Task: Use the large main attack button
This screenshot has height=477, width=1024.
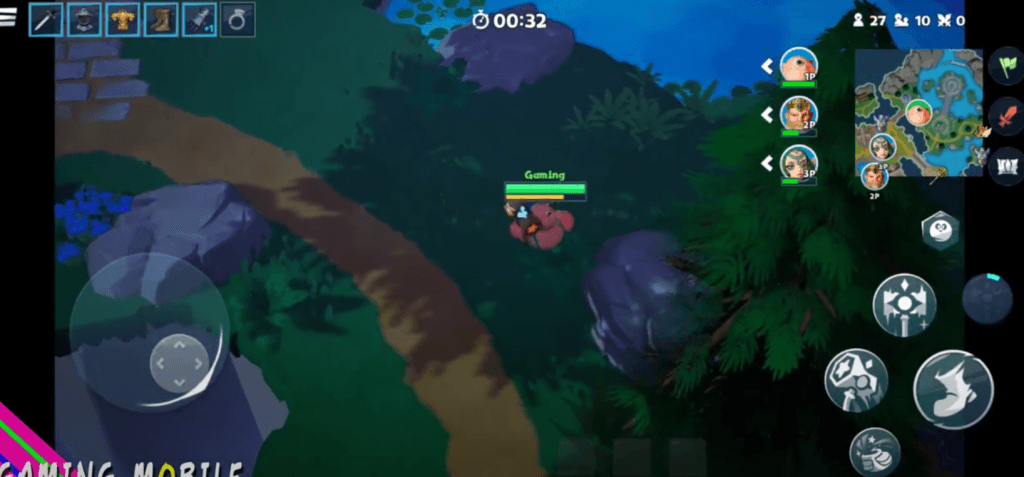Action: click(x=952, y=389)
